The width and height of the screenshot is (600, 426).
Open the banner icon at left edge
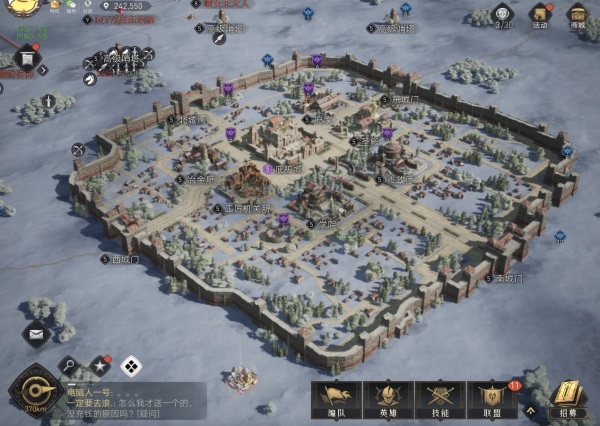(27, 57)
